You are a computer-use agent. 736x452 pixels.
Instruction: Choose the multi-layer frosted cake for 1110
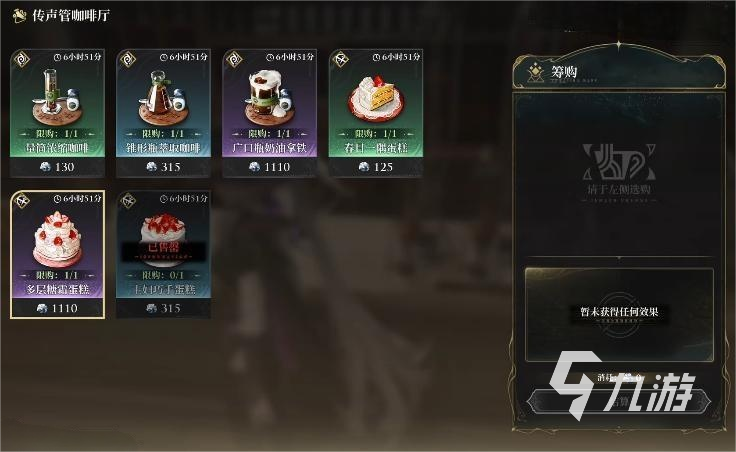pos(57,254)
